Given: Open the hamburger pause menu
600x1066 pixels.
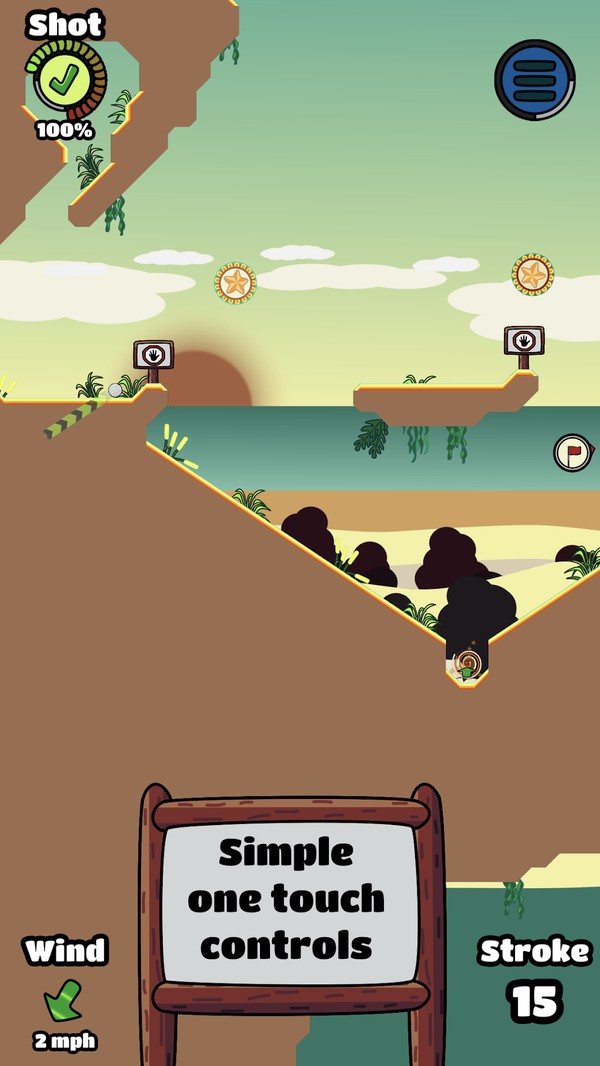Looking at the screenshot, I should point(534,80).
